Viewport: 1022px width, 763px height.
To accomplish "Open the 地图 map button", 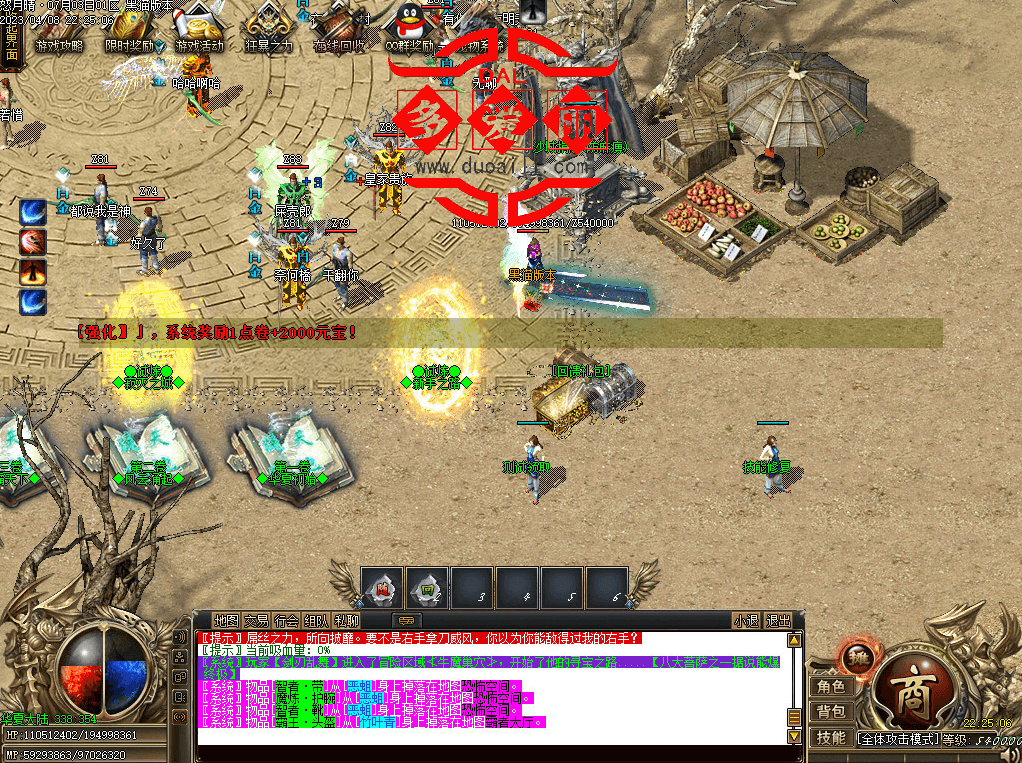I will pos(227,620).
